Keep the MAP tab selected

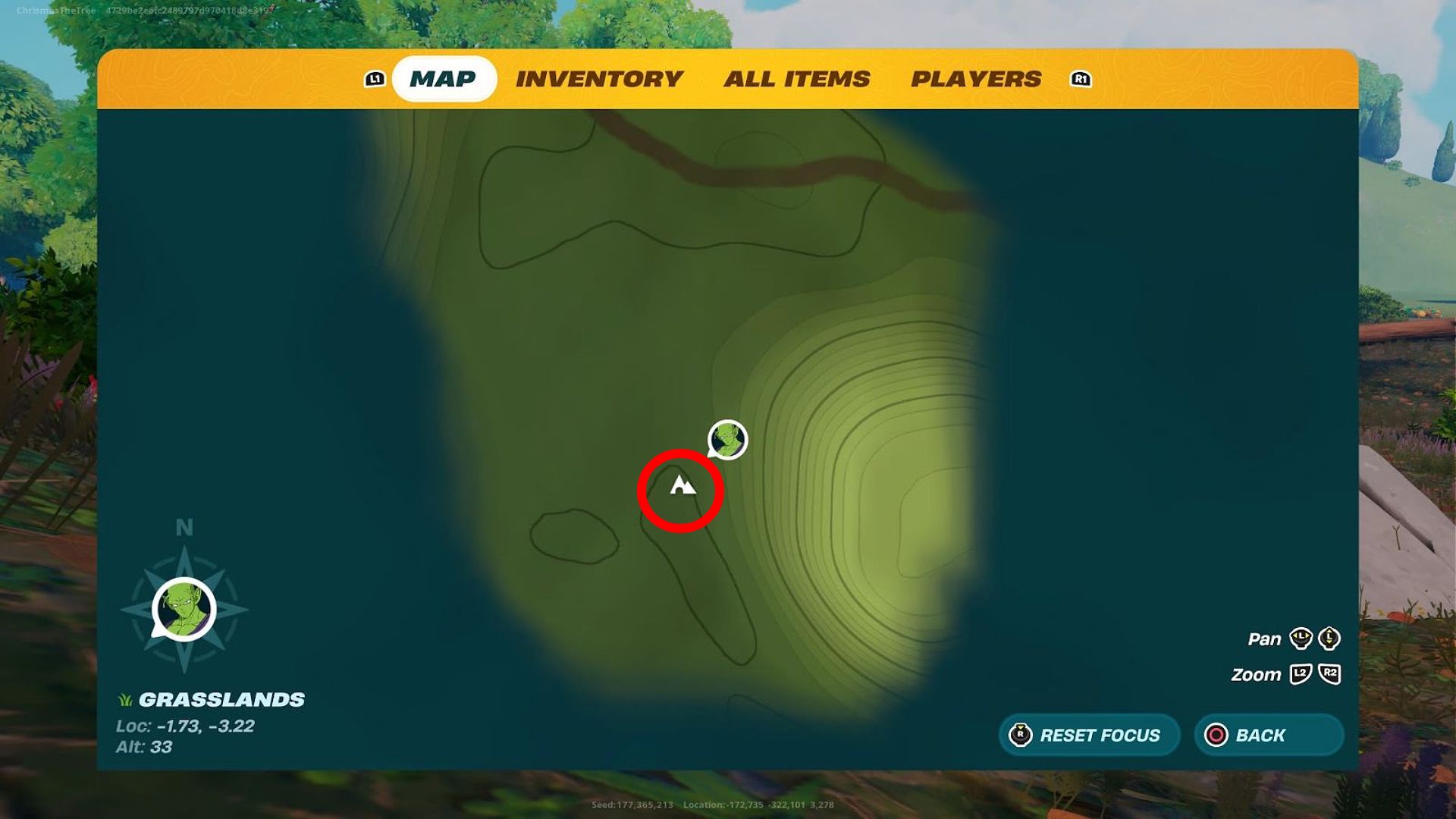[444, 78]
